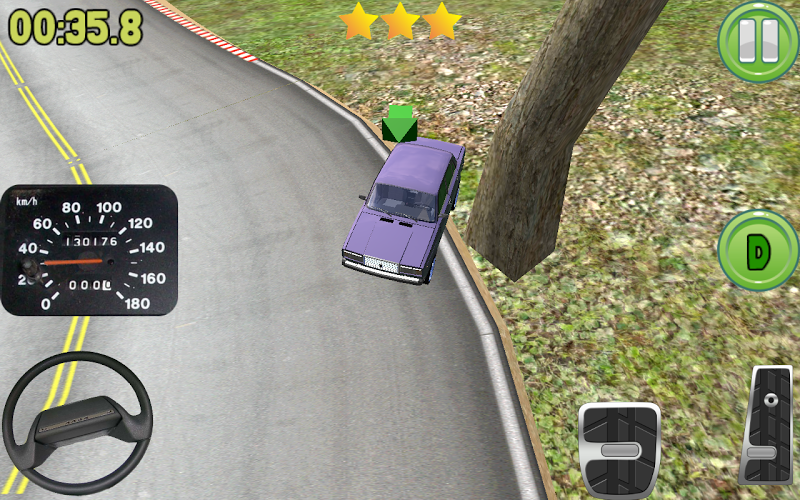Toggle the green D gear selector
Viewport: 800px width, 500px height.
tap(757, 252)
